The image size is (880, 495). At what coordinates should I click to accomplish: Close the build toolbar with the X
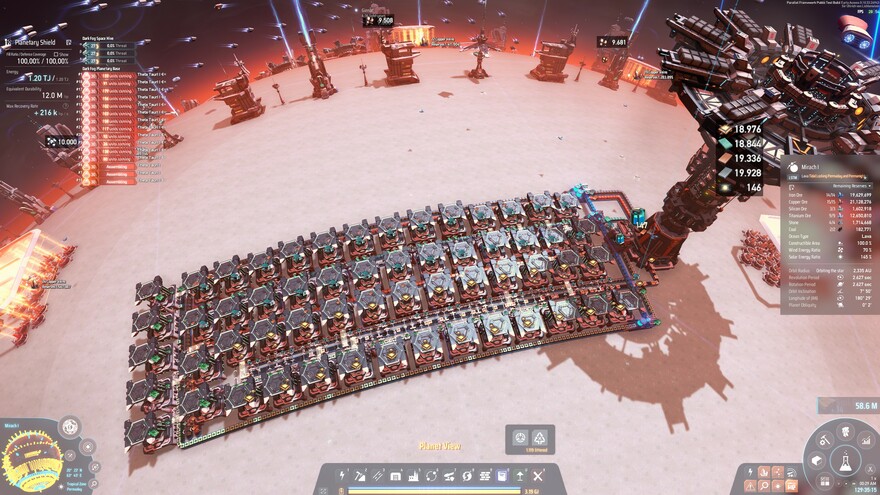(537, 475)
